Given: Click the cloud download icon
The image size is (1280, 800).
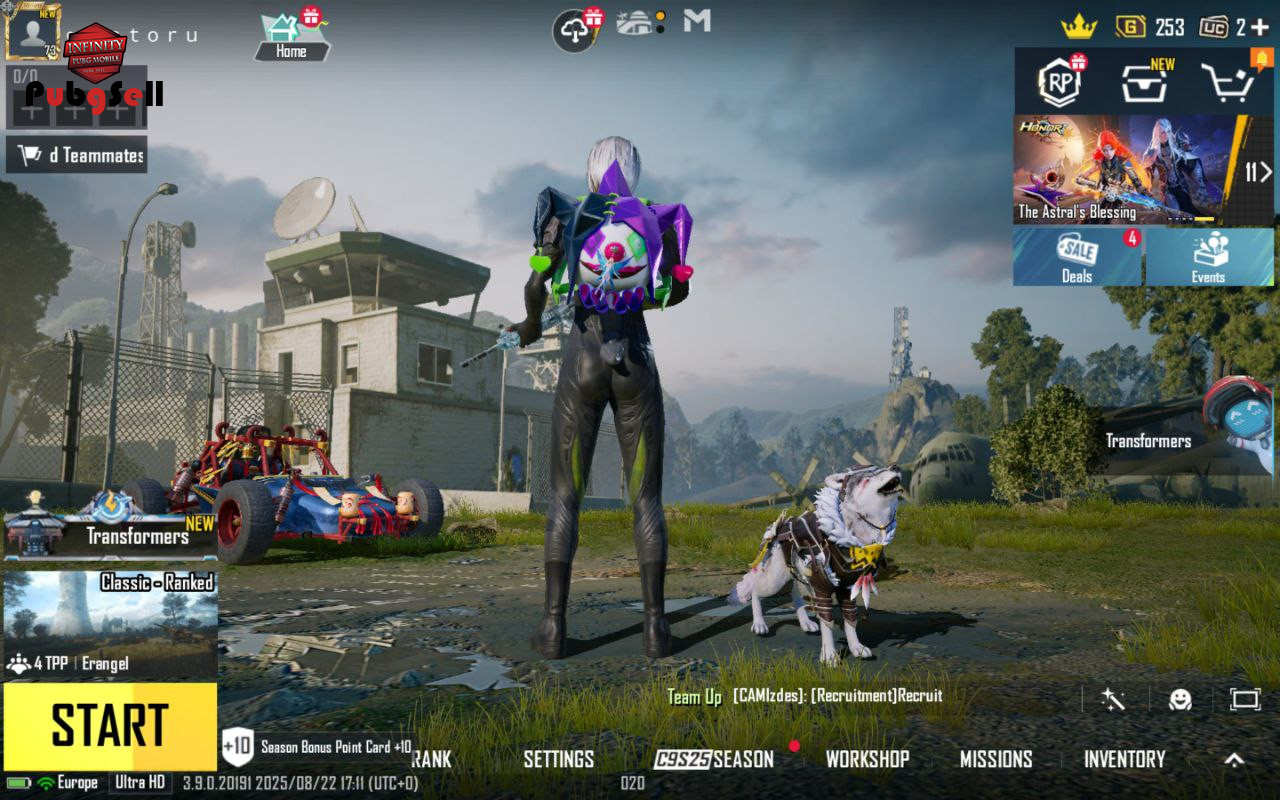Looking at the screenshot, I should click(x=575, y=31).
